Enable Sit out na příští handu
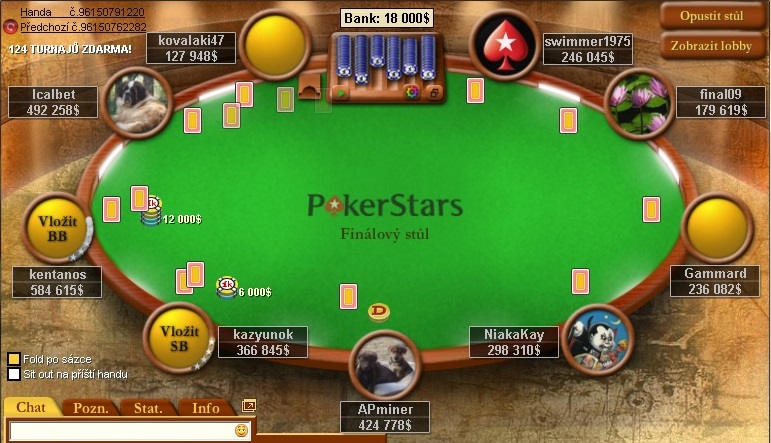Image resolution: width=771 pixels, height=443 pixels. (14, 374)
